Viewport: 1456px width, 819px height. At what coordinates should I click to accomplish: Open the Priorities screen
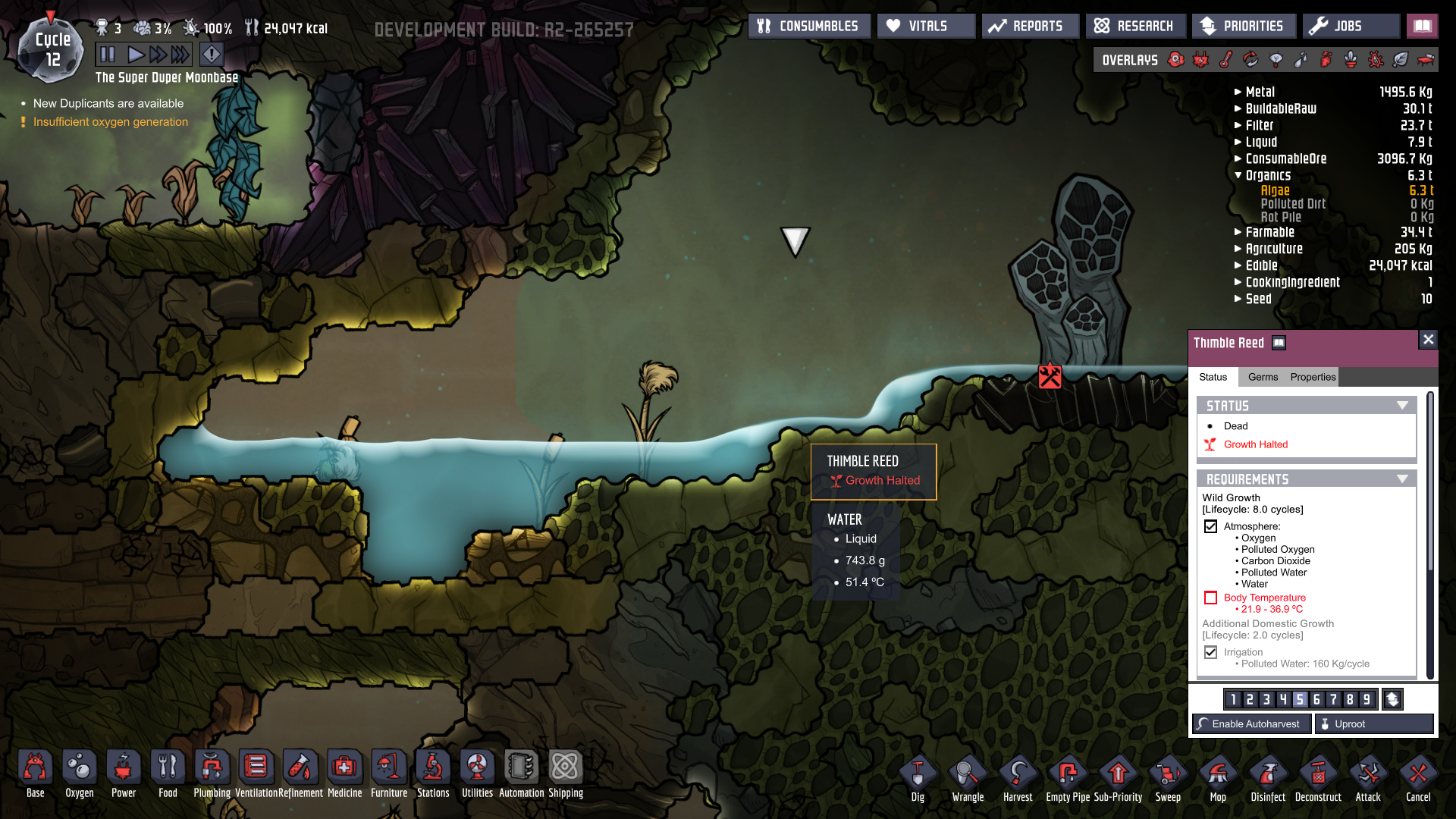[1243, 26]
